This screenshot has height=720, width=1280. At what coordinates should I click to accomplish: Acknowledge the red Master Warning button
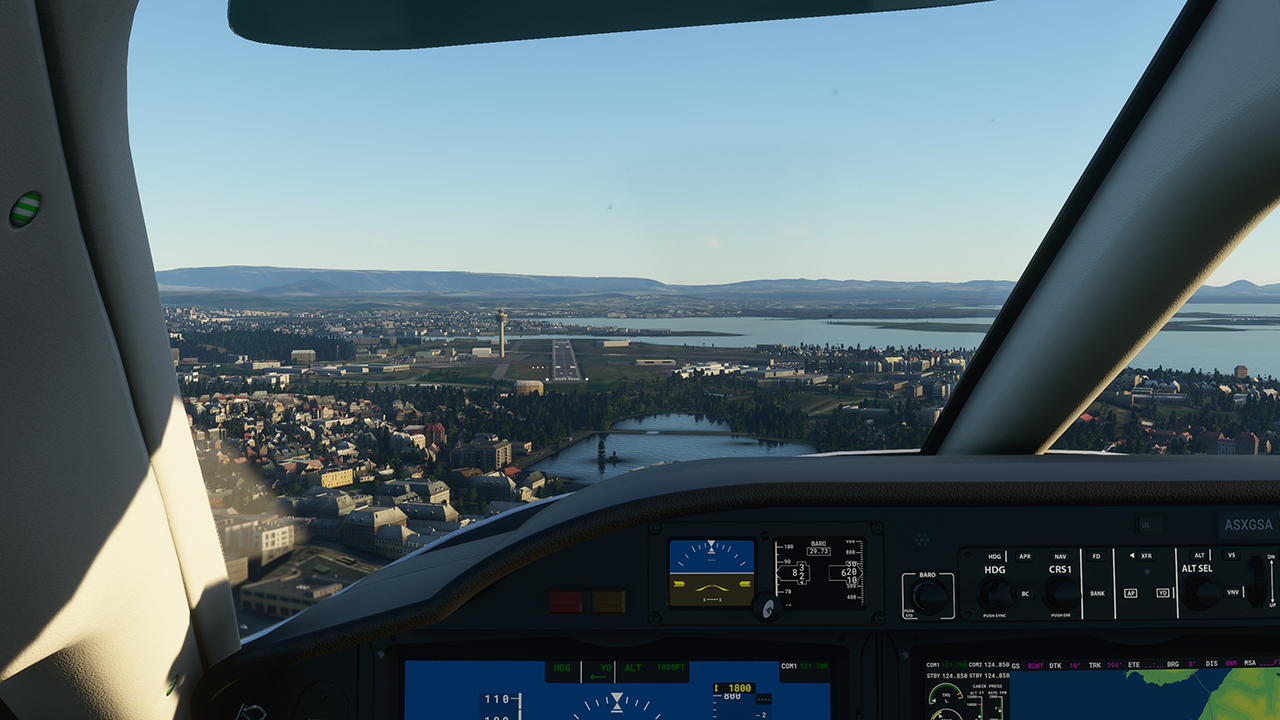565,602
